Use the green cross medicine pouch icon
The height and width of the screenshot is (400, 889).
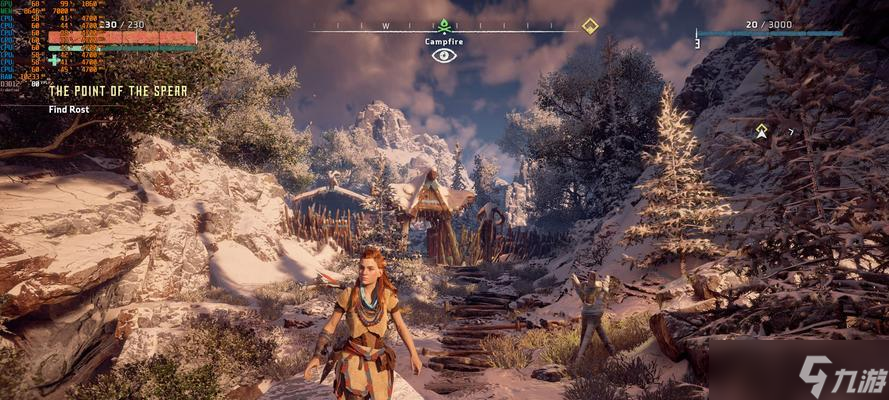pos(54,59)
